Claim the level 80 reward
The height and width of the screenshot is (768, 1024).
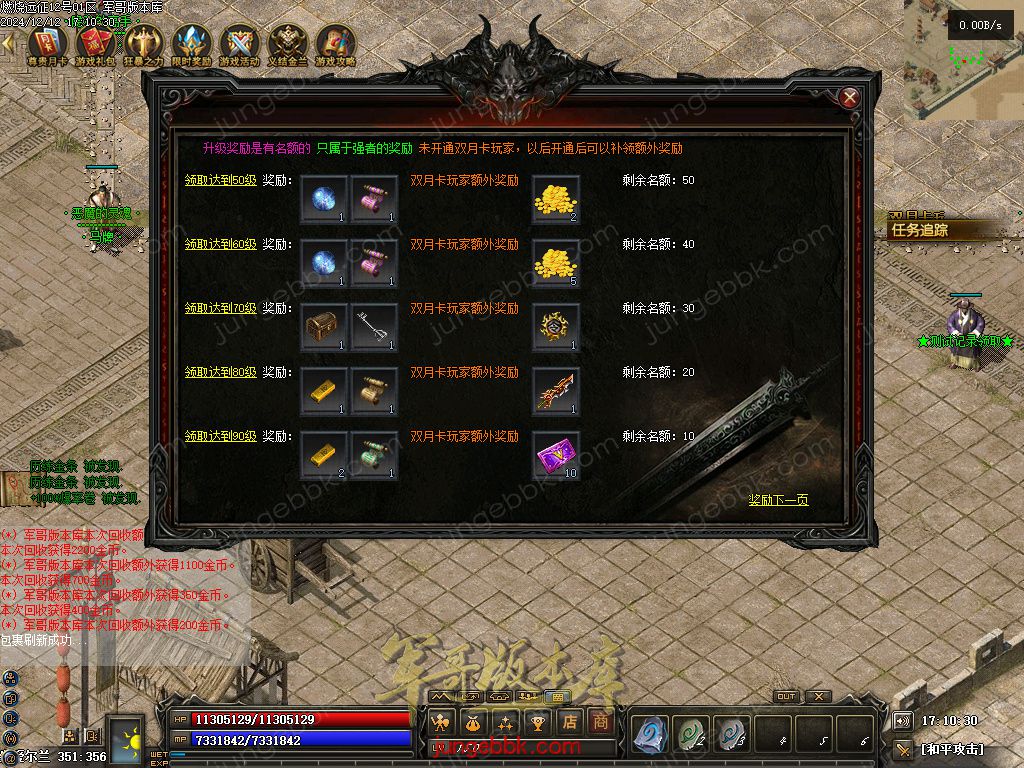click(x=221, y=373)
